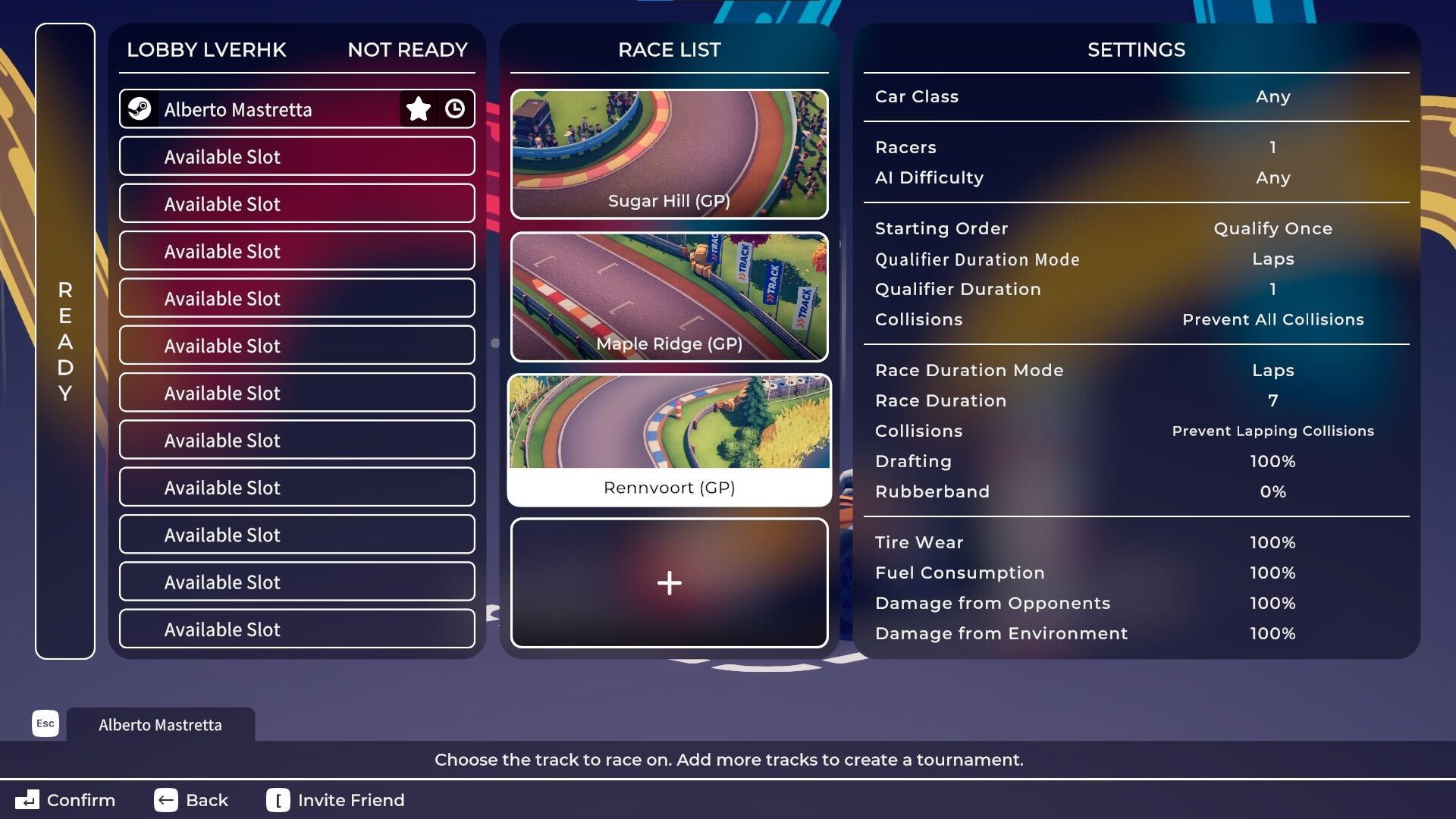The height and width of the screenshot is (819, 1456).
Task: Add another track with the plus tile
Action: pyautogui.click(x=669, y=582)
